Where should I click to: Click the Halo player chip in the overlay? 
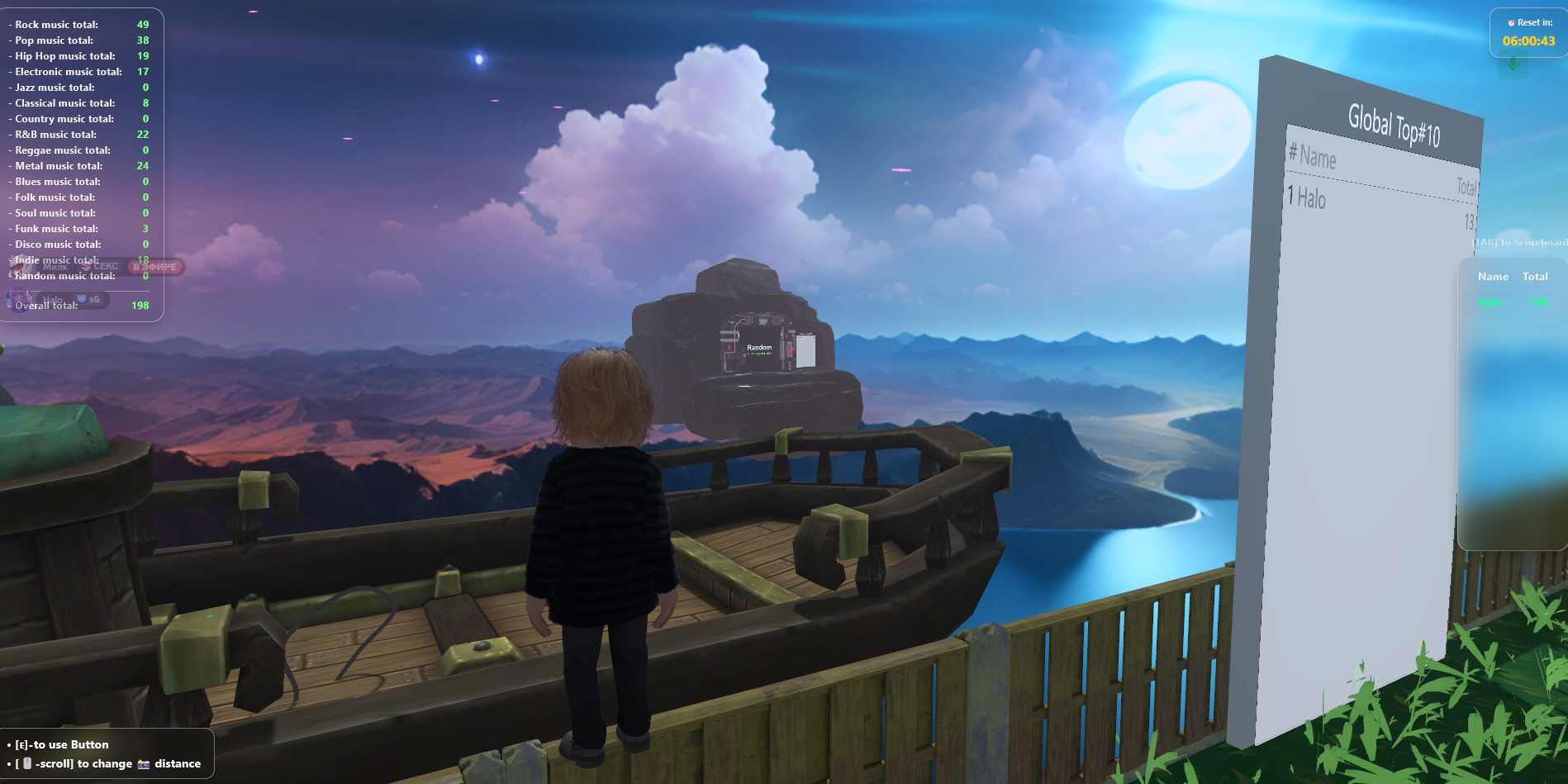[x=51, y=299]
